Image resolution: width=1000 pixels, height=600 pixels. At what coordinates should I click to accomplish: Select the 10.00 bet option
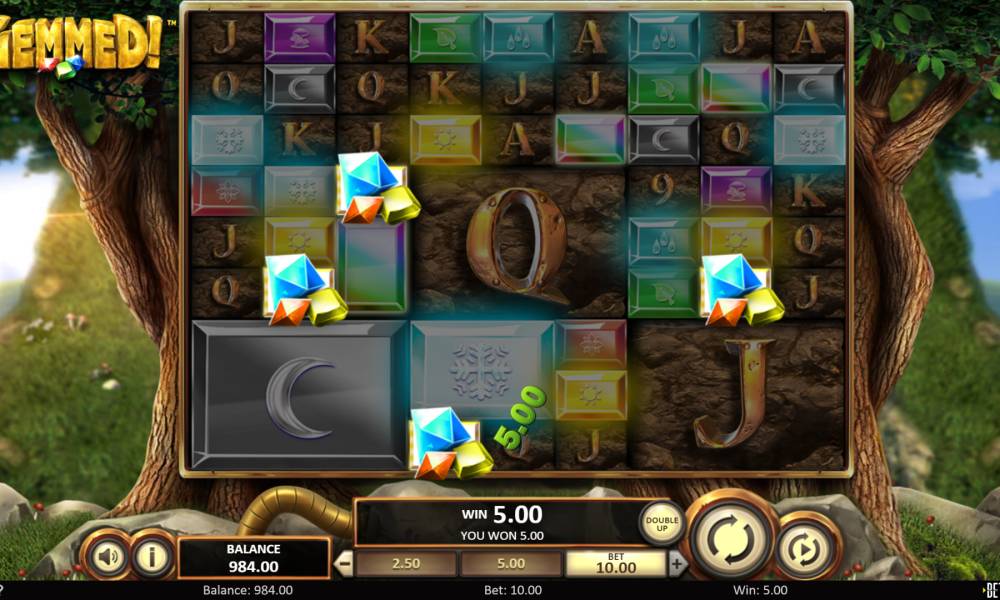pyautogui.click(x=615, y=563)
